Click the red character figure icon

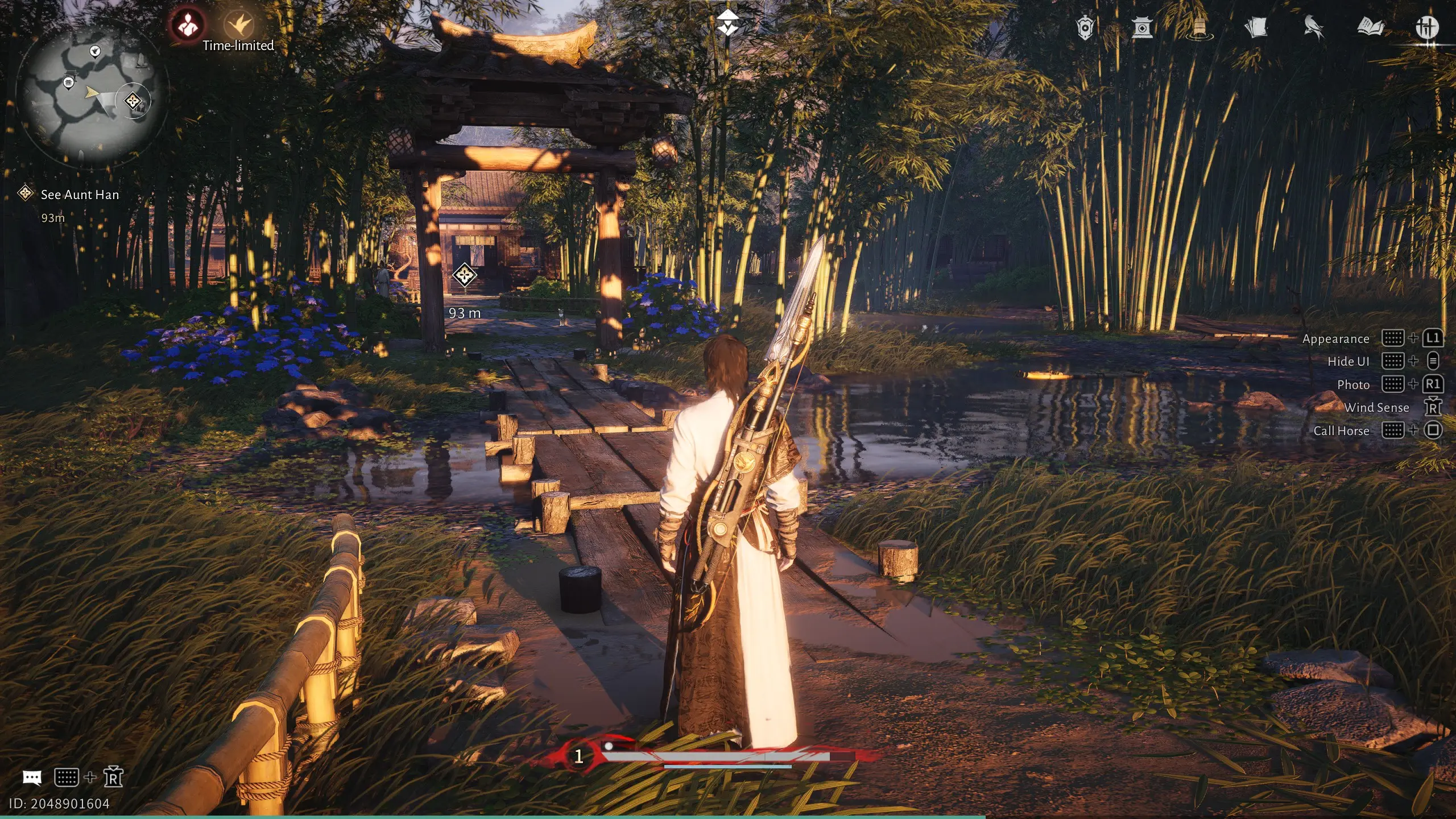(x=187, y=24)
